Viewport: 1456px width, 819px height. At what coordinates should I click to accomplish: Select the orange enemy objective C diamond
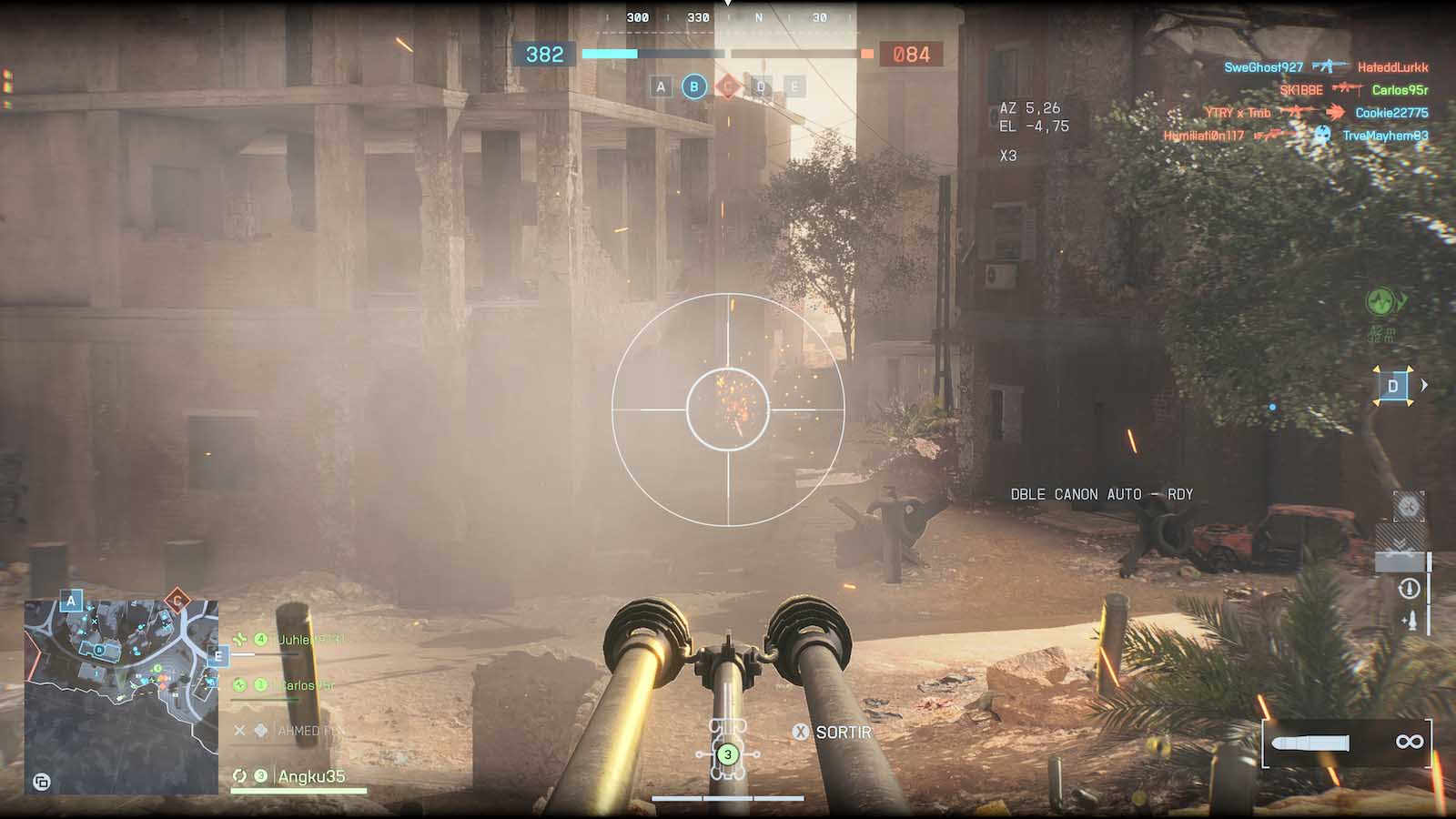pyautogui.click(x=727, y=87)
